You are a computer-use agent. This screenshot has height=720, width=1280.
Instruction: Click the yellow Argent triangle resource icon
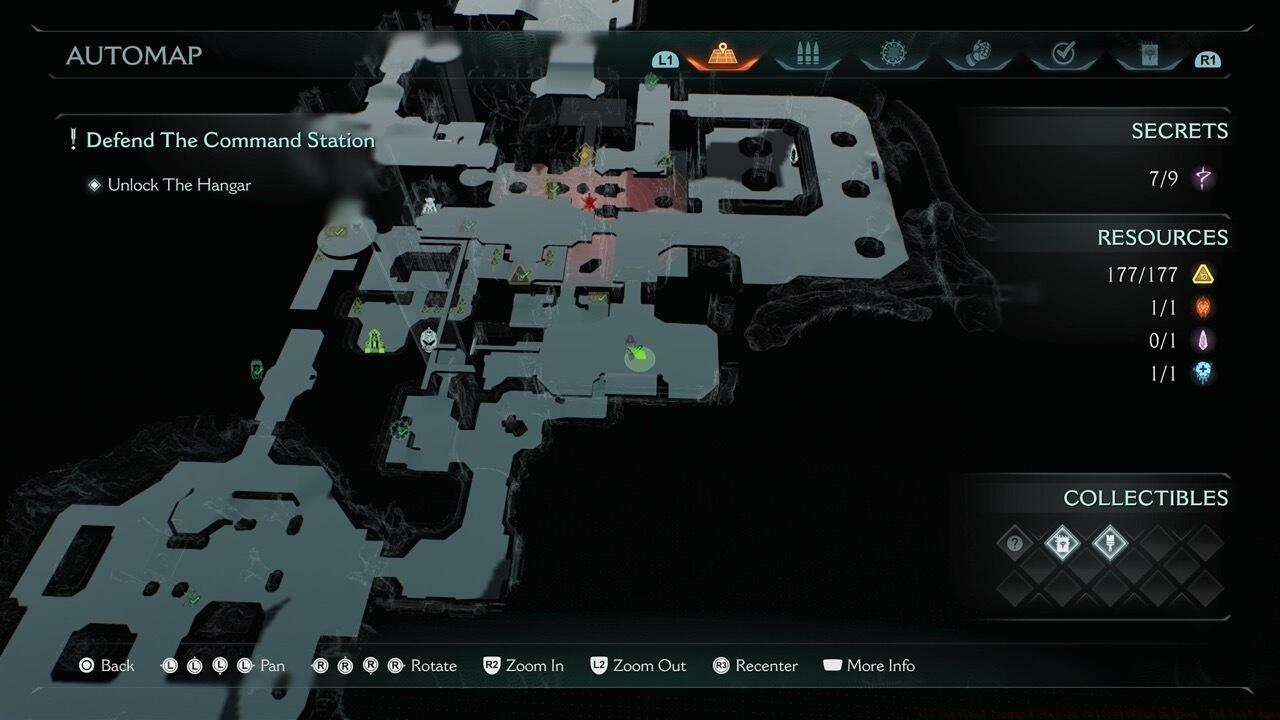click(1202, 273)
